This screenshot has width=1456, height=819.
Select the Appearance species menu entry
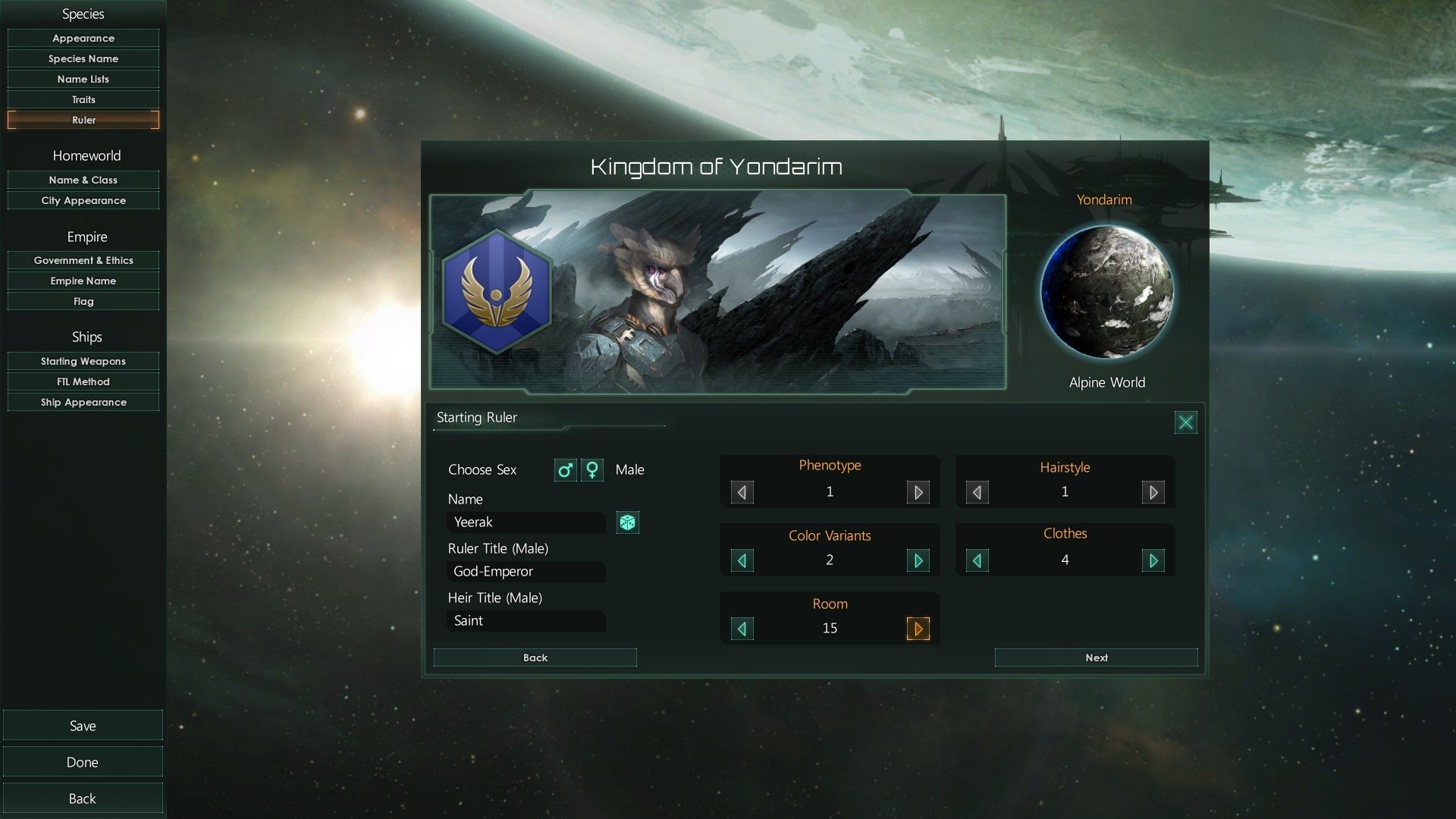(83, 38)
